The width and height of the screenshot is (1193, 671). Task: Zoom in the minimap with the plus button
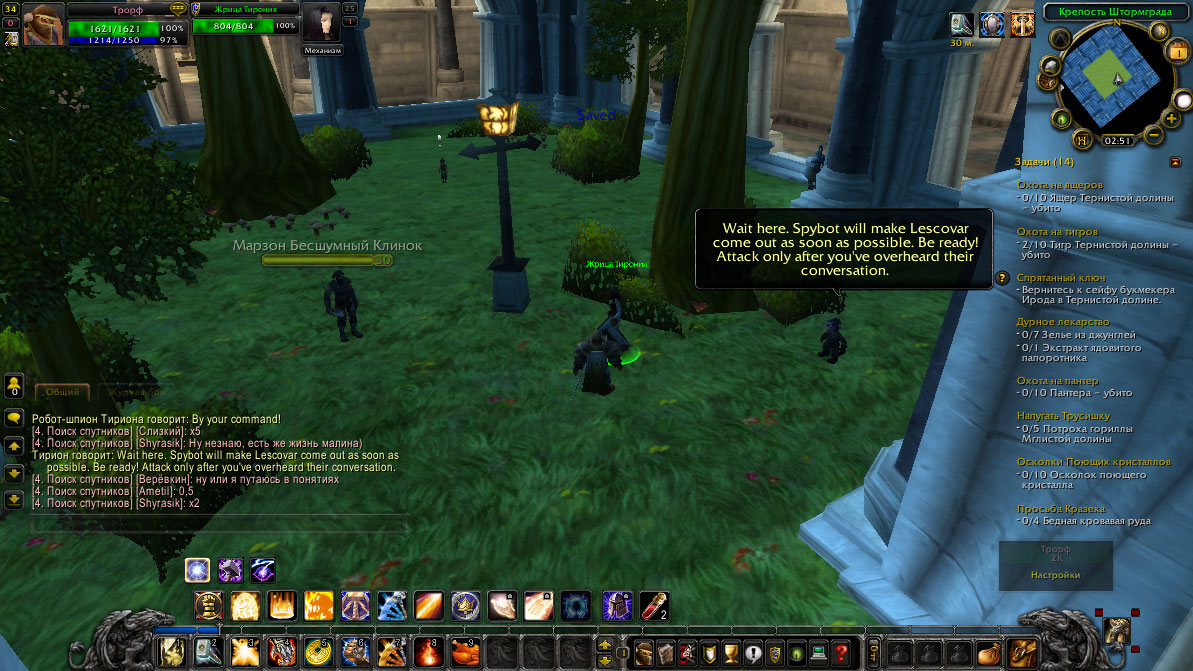click(x=1171, y=119)
